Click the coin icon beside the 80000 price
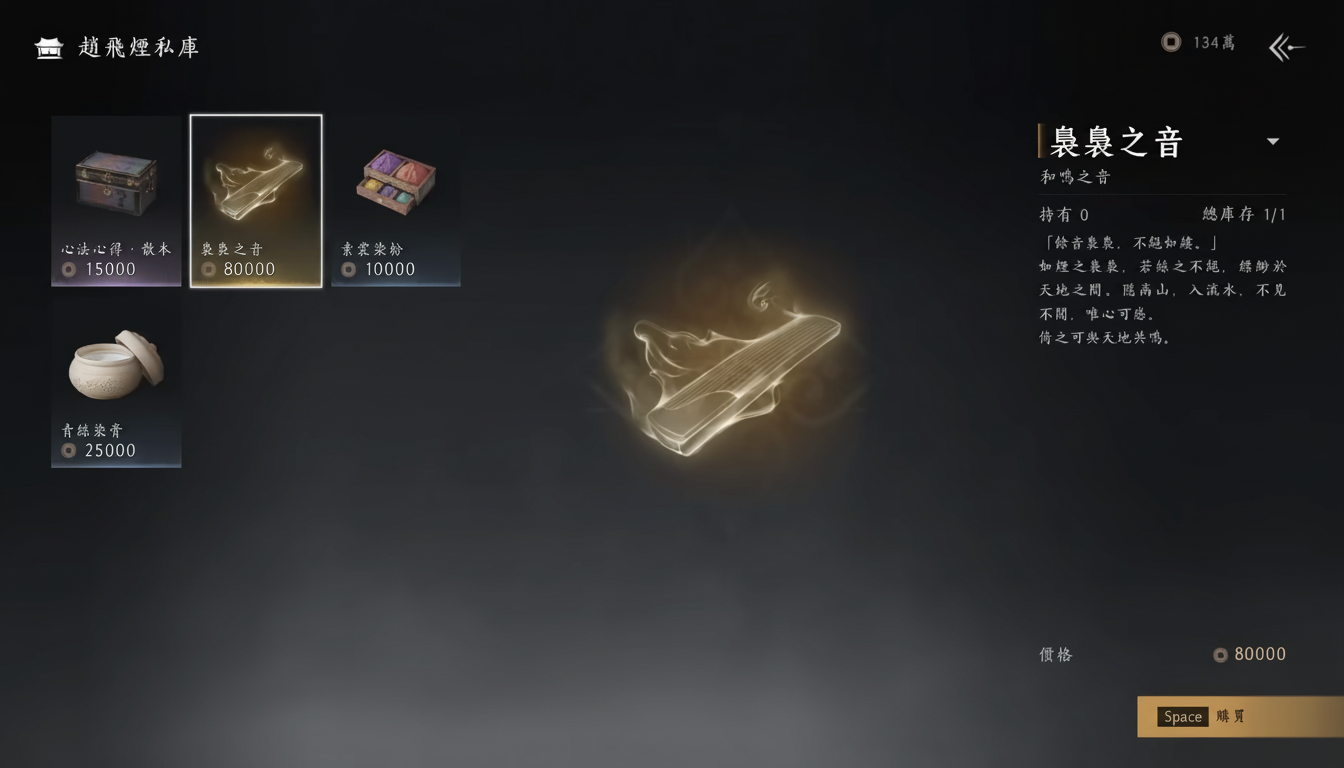1344x768 pixels. coord(1219,655)
